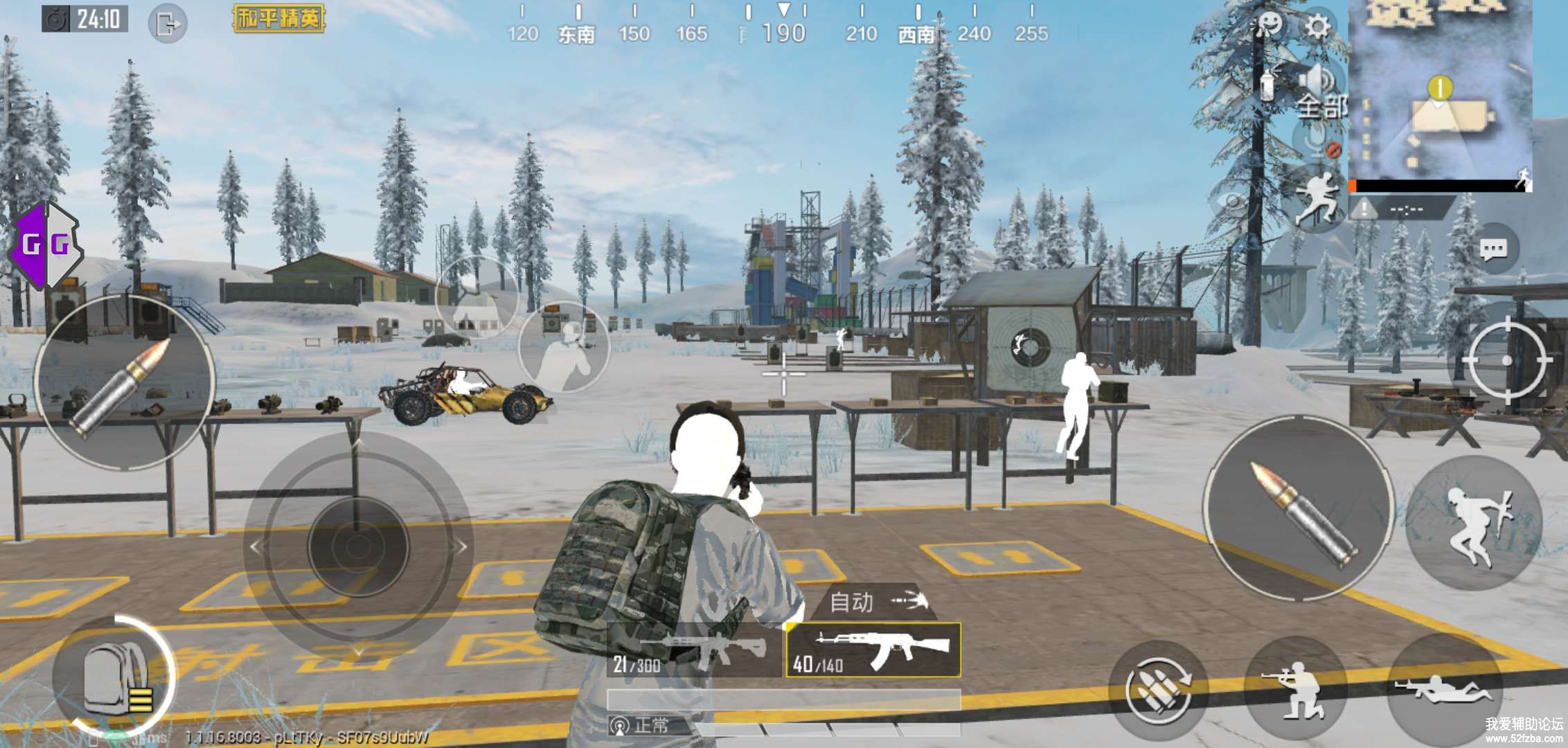Open the GG GameGuardian overlay icon

46,245
